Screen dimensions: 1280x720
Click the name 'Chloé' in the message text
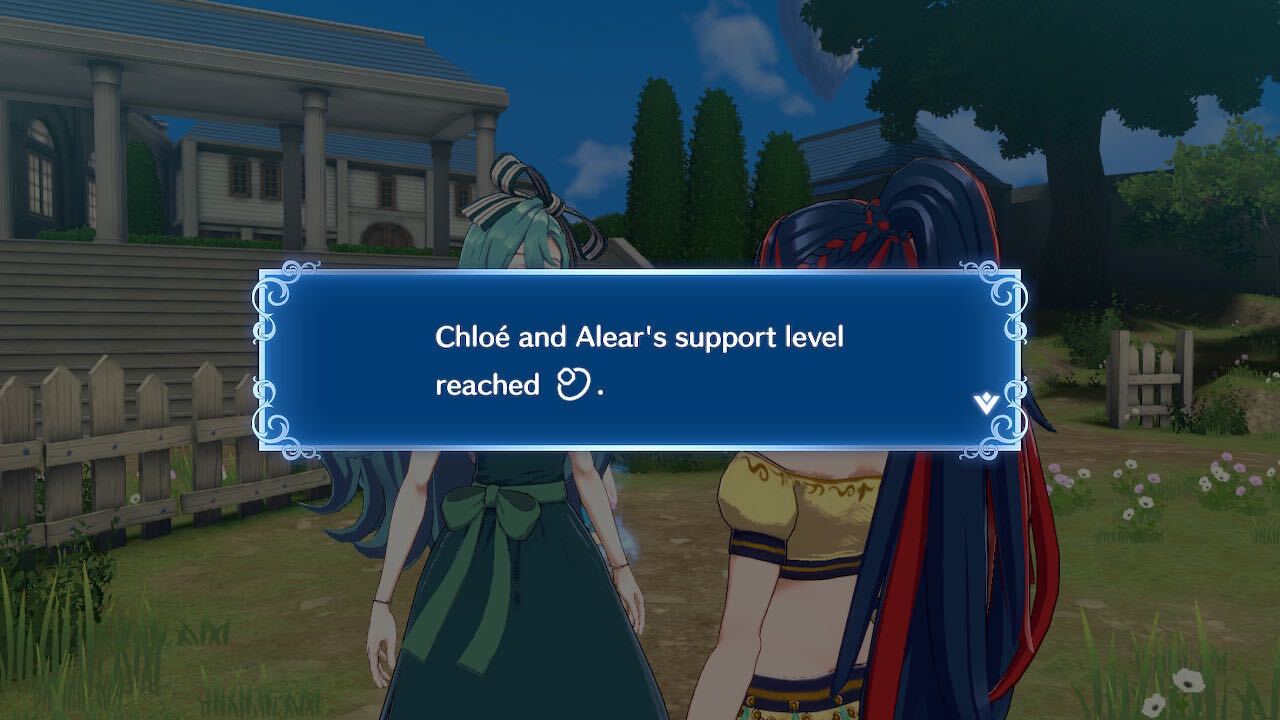[472, 338]
